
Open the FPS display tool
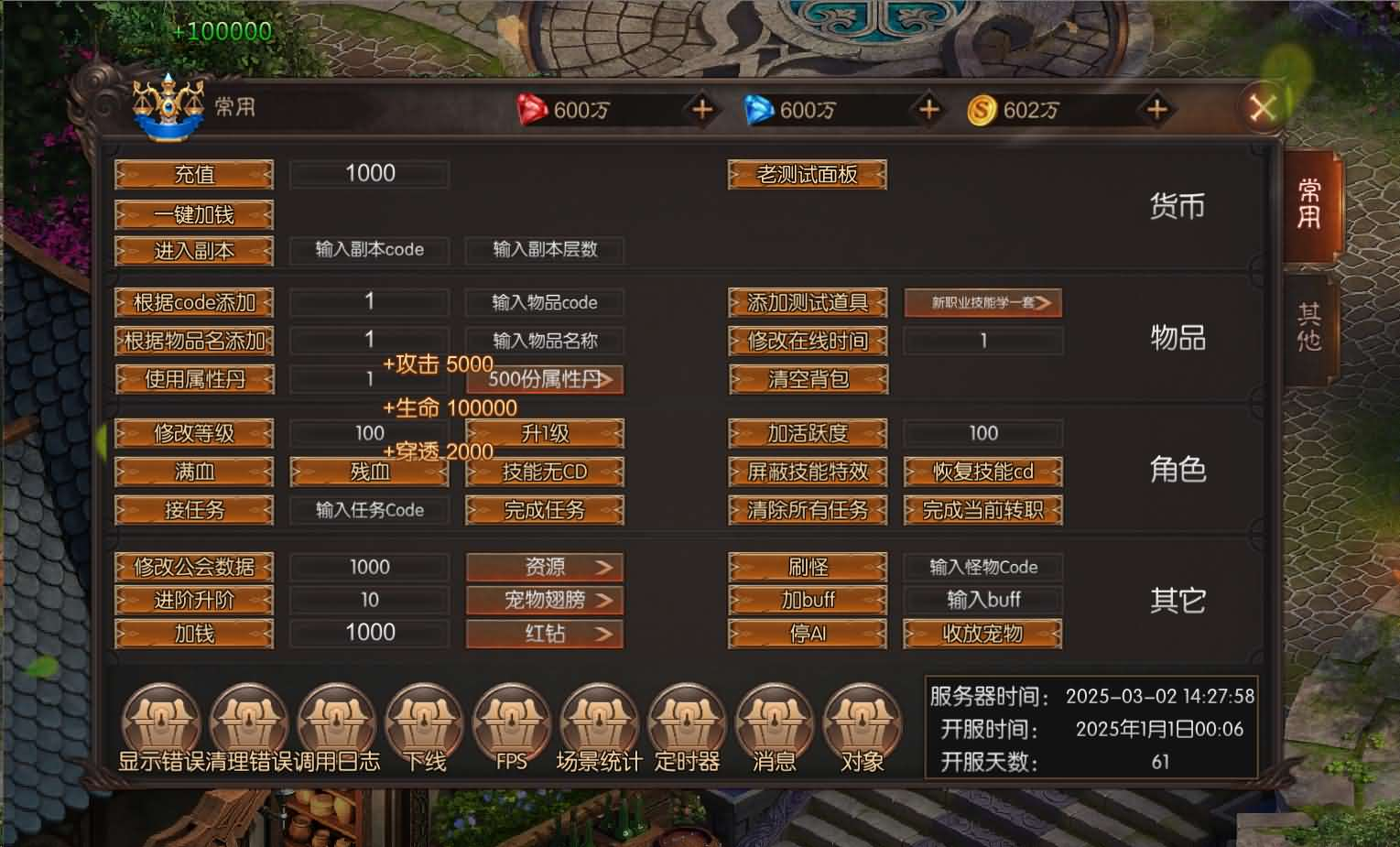click(511, 723)
